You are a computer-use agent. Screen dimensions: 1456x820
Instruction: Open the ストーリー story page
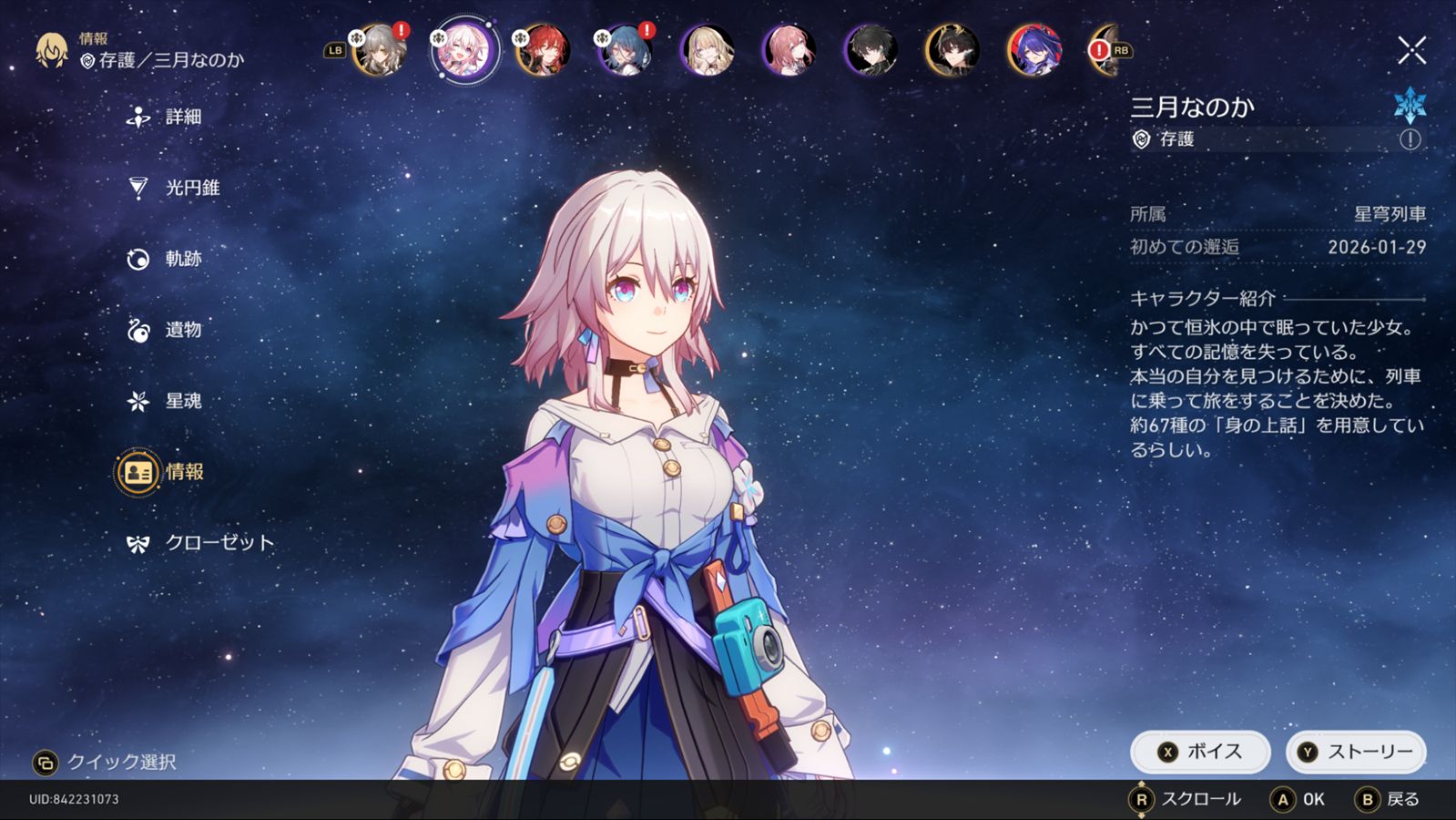[1355, 752]
